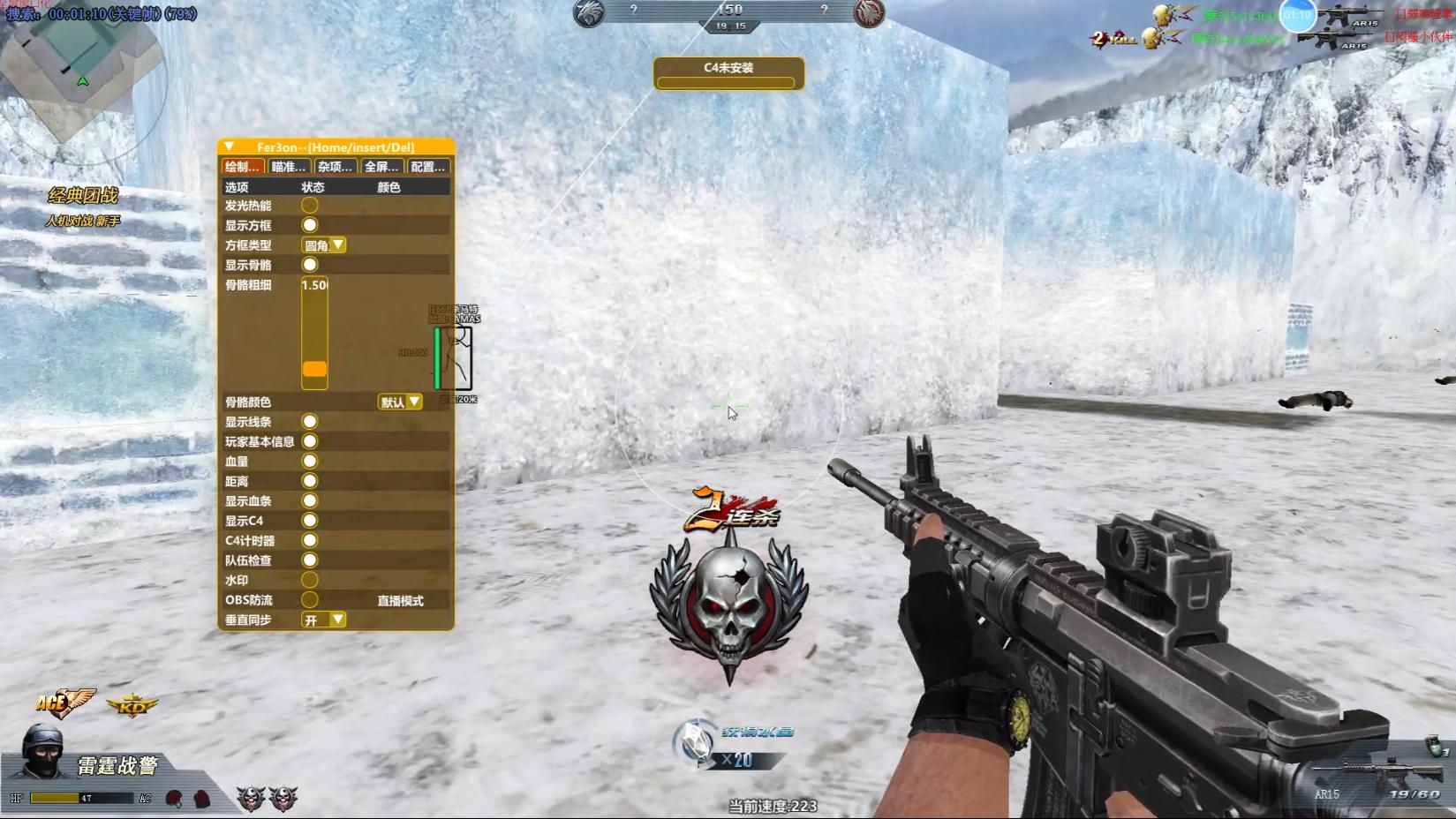Toggle the 显示骨骼 option
1456x819 pixels.
pyautogui.click(x=310, y=265)
